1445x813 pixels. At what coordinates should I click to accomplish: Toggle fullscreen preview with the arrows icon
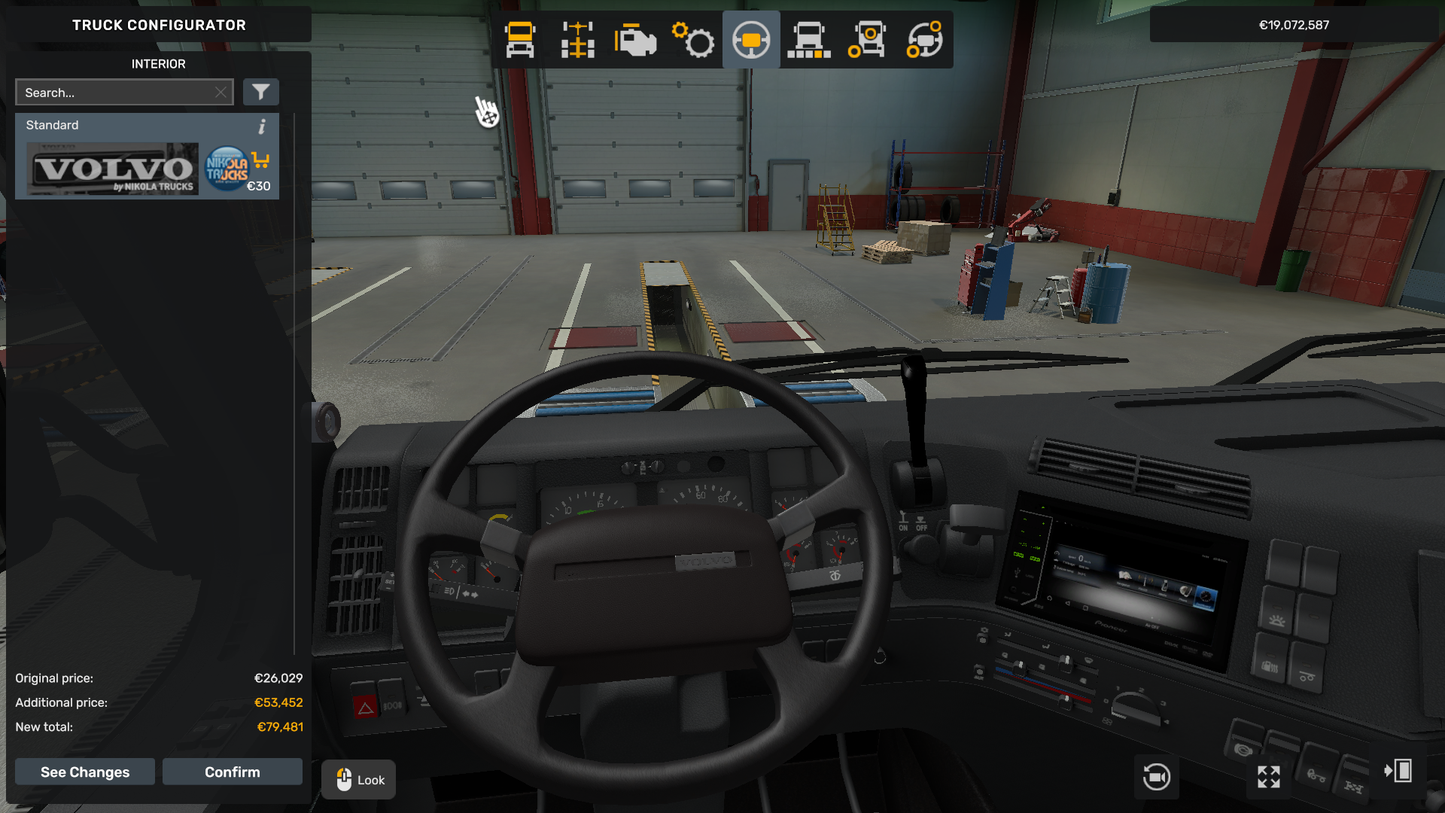coord(1268,777)
